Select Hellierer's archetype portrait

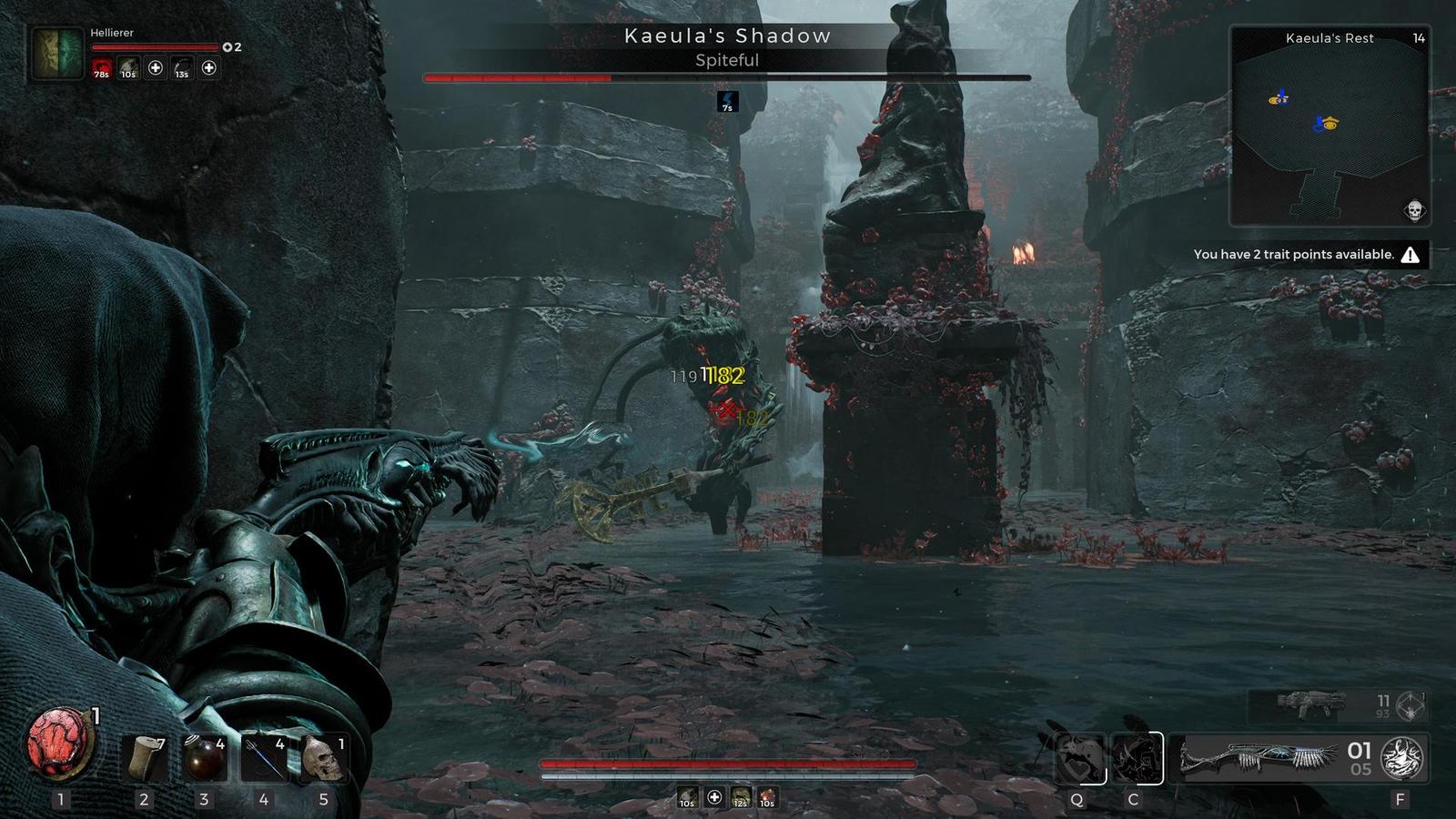click(57, 54)
